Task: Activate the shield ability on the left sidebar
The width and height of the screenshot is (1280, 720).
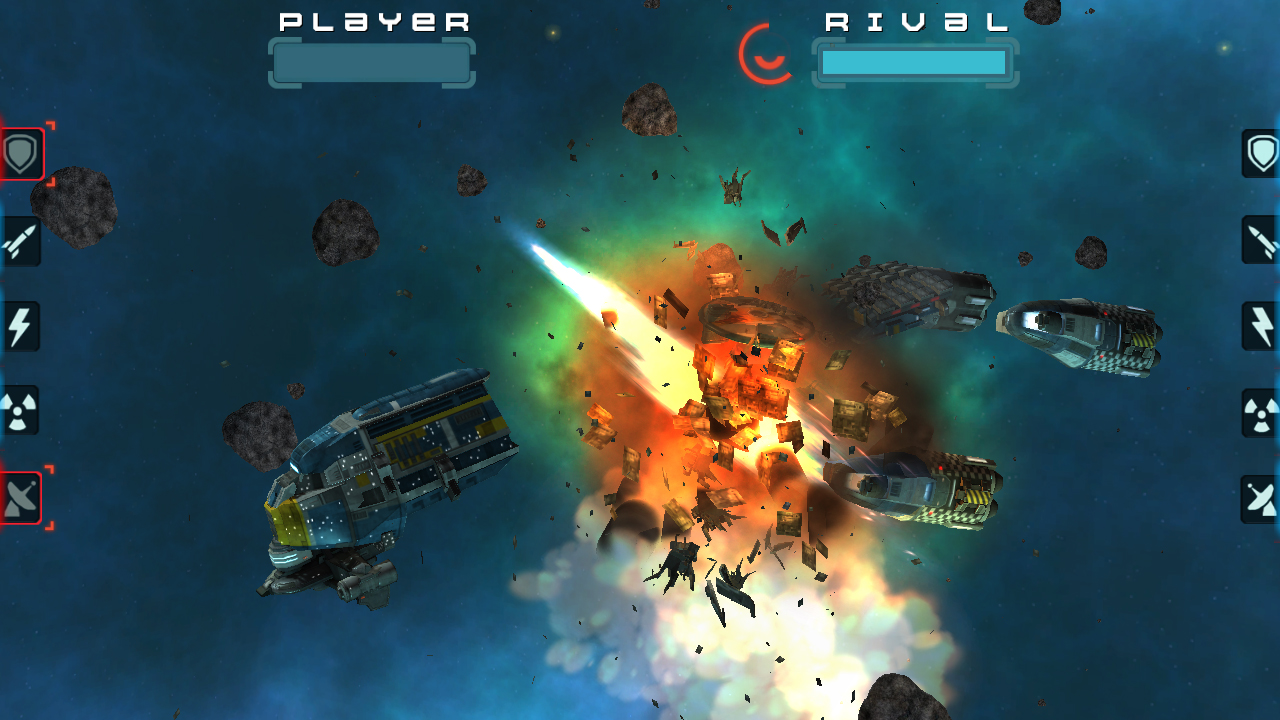Action: [x=20, y=154]
